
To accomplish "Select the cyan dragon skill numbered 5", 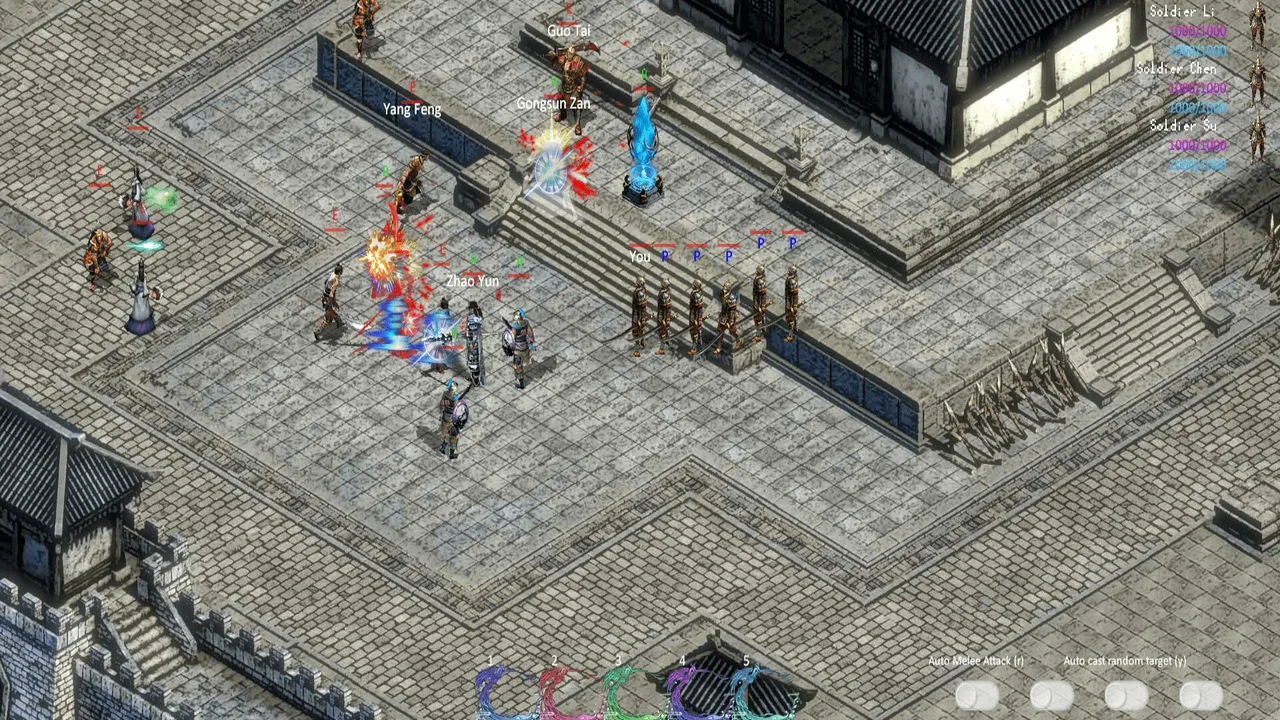I will click(x=757, y=690).
